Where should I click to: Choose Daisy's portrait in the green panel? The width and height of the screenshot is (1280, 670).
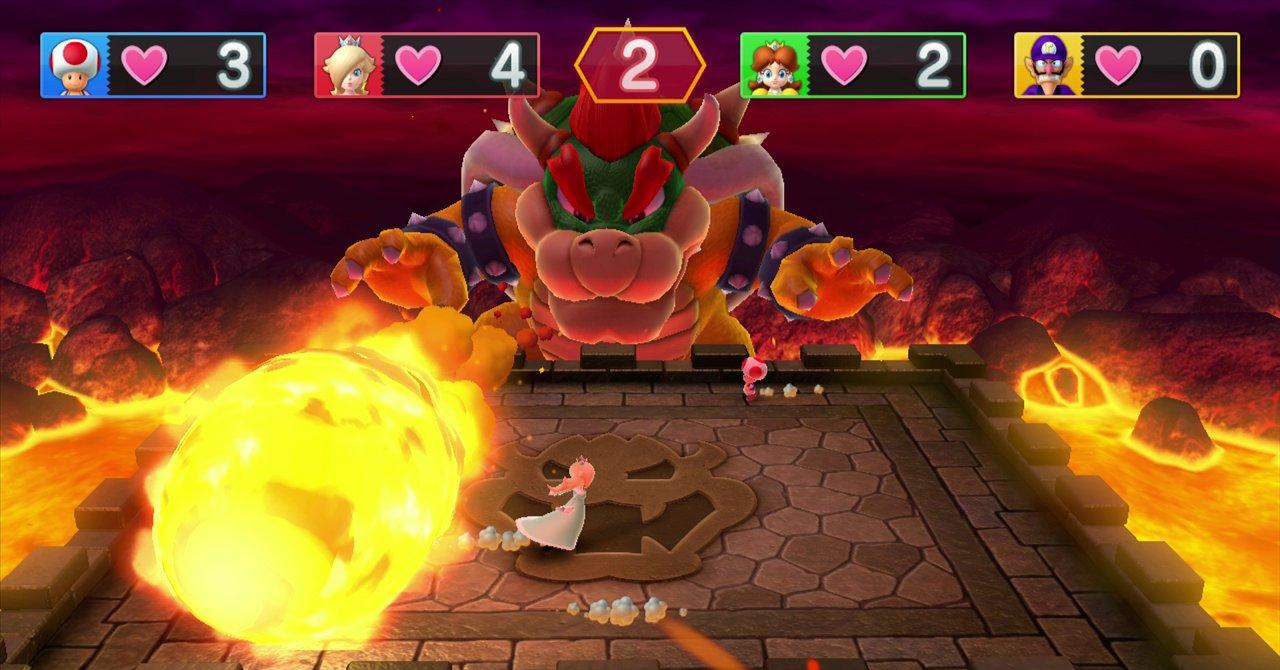774,65
